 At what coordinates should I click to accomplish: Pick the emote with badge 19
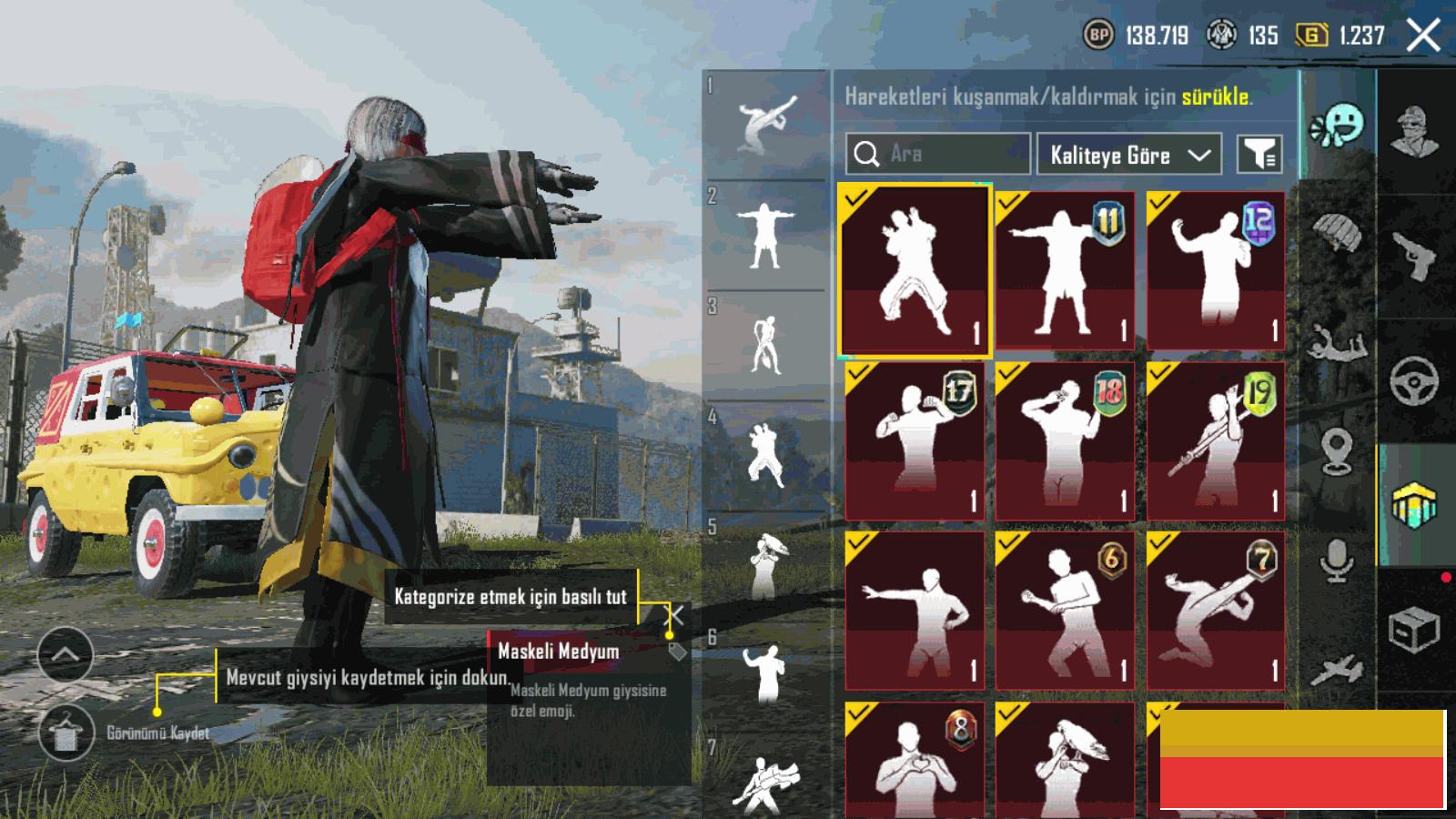[1216, 440]
